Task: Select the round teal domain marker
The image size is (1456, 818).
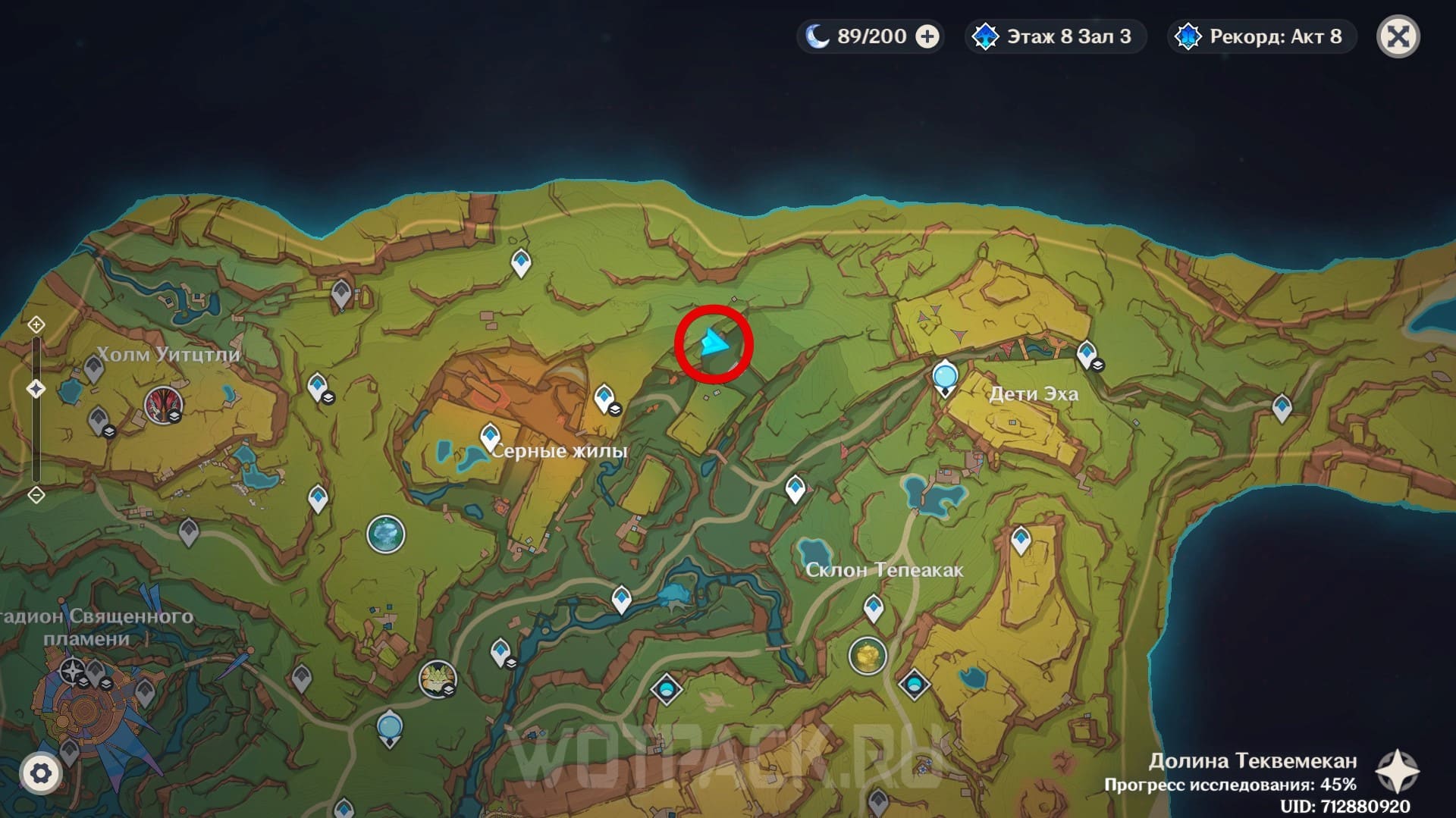Action: [386, 534]
